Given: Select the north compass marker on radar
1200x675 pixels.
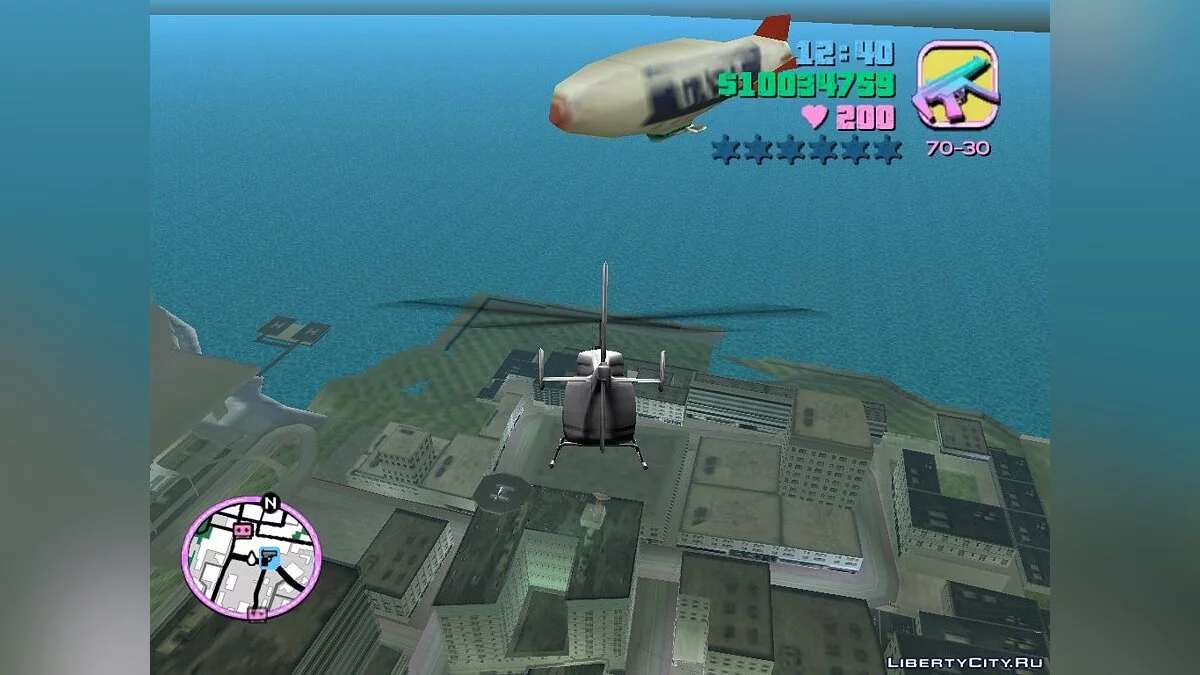Looking at the screenshot, I should point(270,503).
